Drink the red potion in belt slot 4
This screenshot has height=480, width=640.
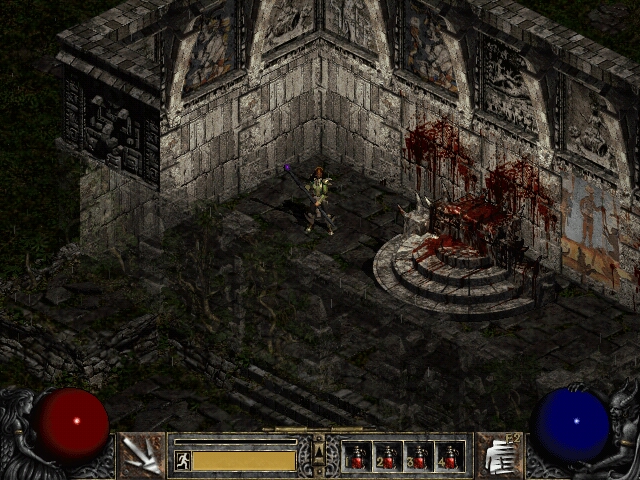click(450, 457)
